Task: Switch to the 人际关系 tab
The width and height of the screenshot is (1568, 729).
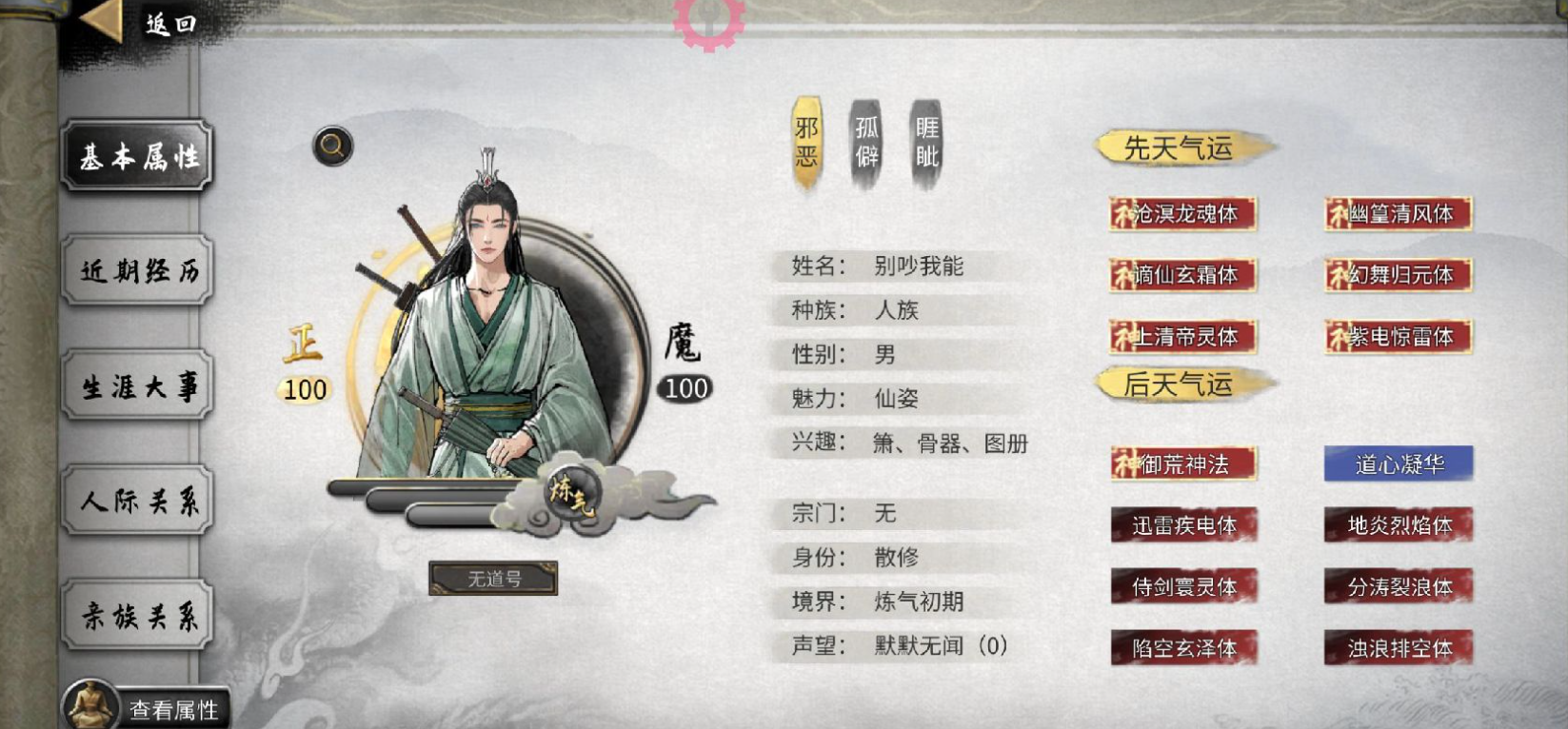Action: (136, 502)
